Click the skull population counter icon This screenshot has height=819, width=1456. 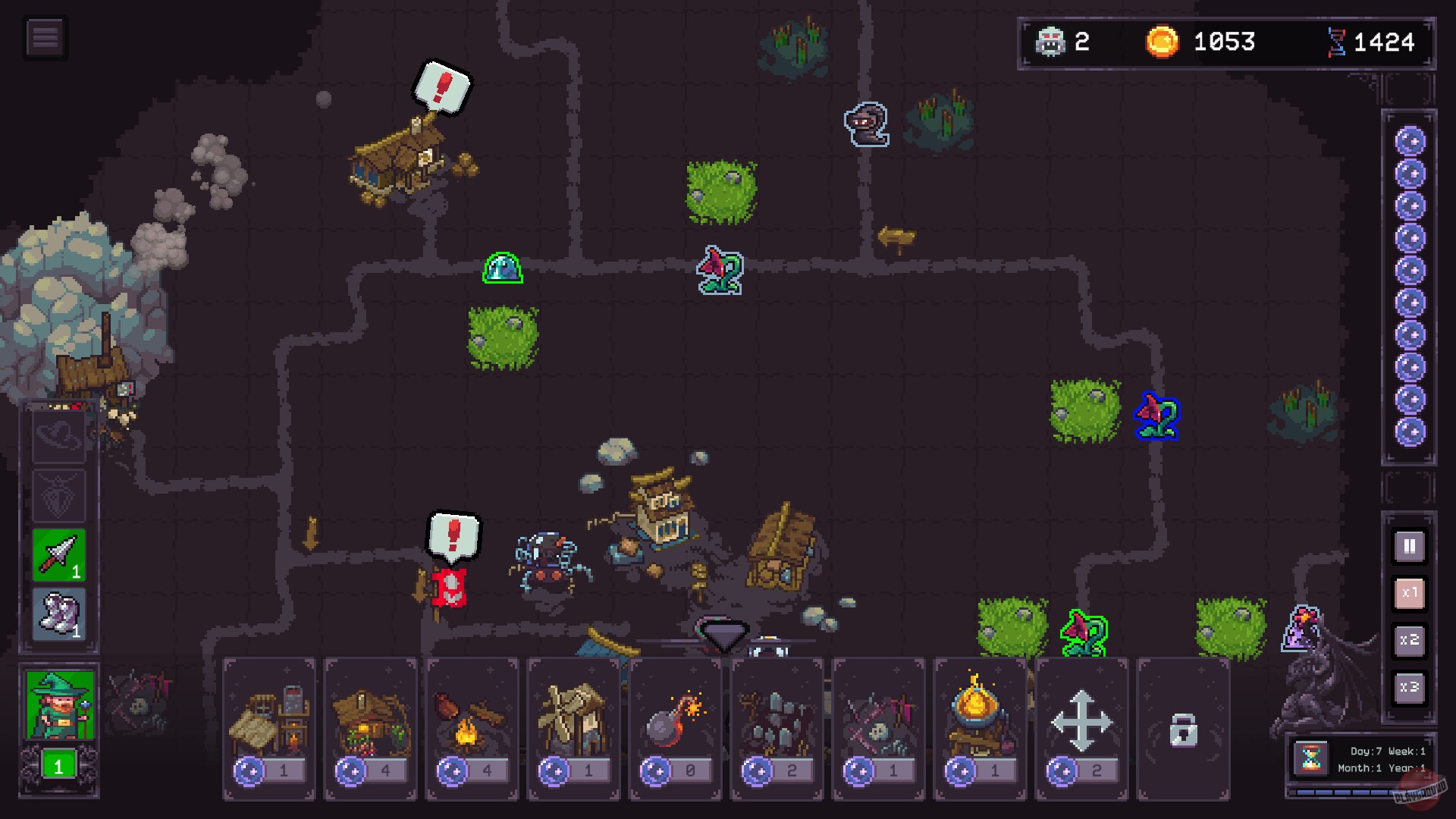pos(1050,41)
